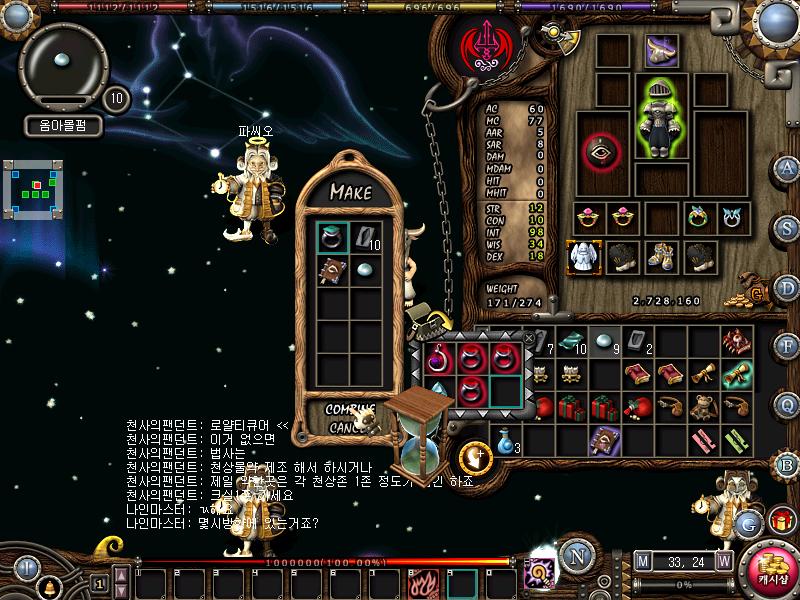Viewport: 800px width, 600px height.
Task: Select the monkey doll inventory item
Action: click(706, 407)
